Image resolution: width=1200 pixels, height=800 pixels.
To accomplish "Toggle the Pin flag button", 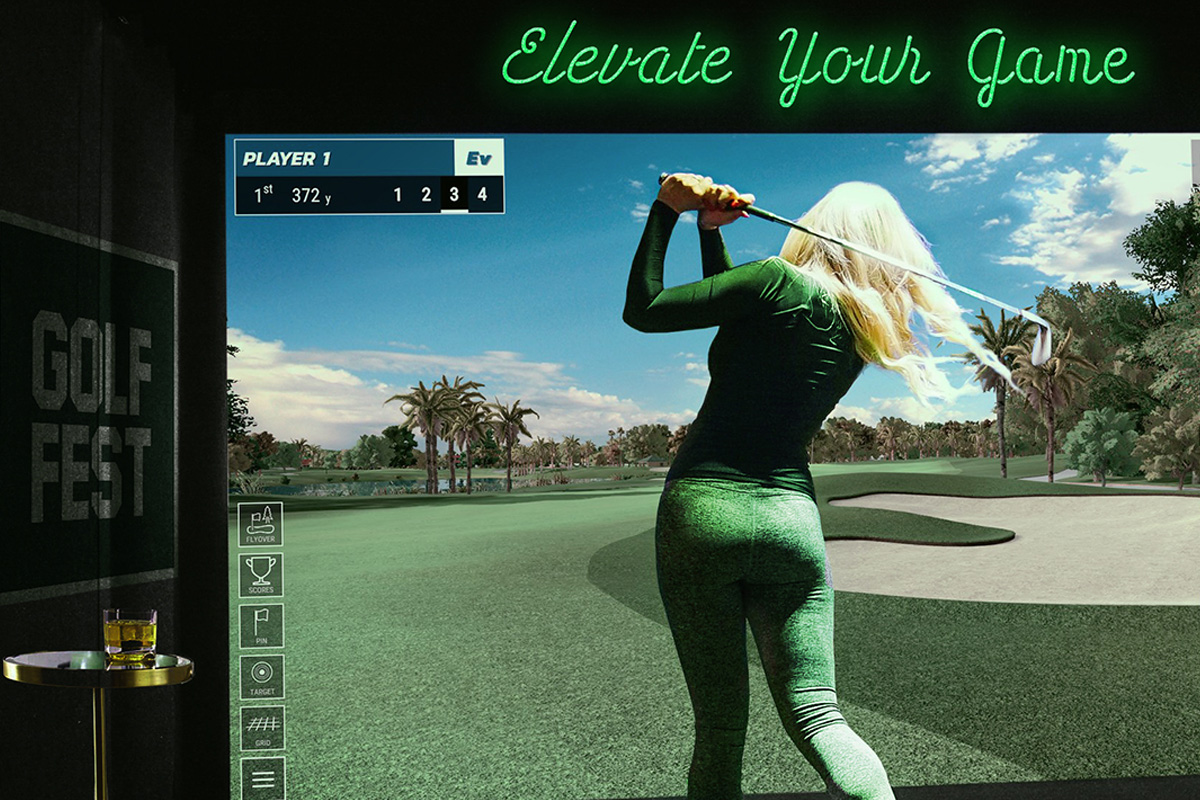I will pyautogui.click(x=260, y=626).
